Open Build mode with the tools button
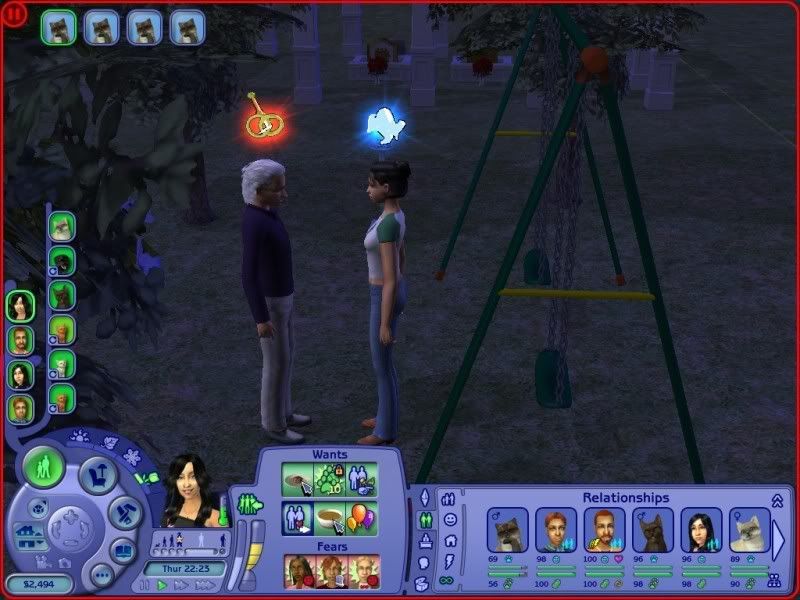The height and width of the screenshot is (600, 800). pyautogui.click(x=125, y=513)
